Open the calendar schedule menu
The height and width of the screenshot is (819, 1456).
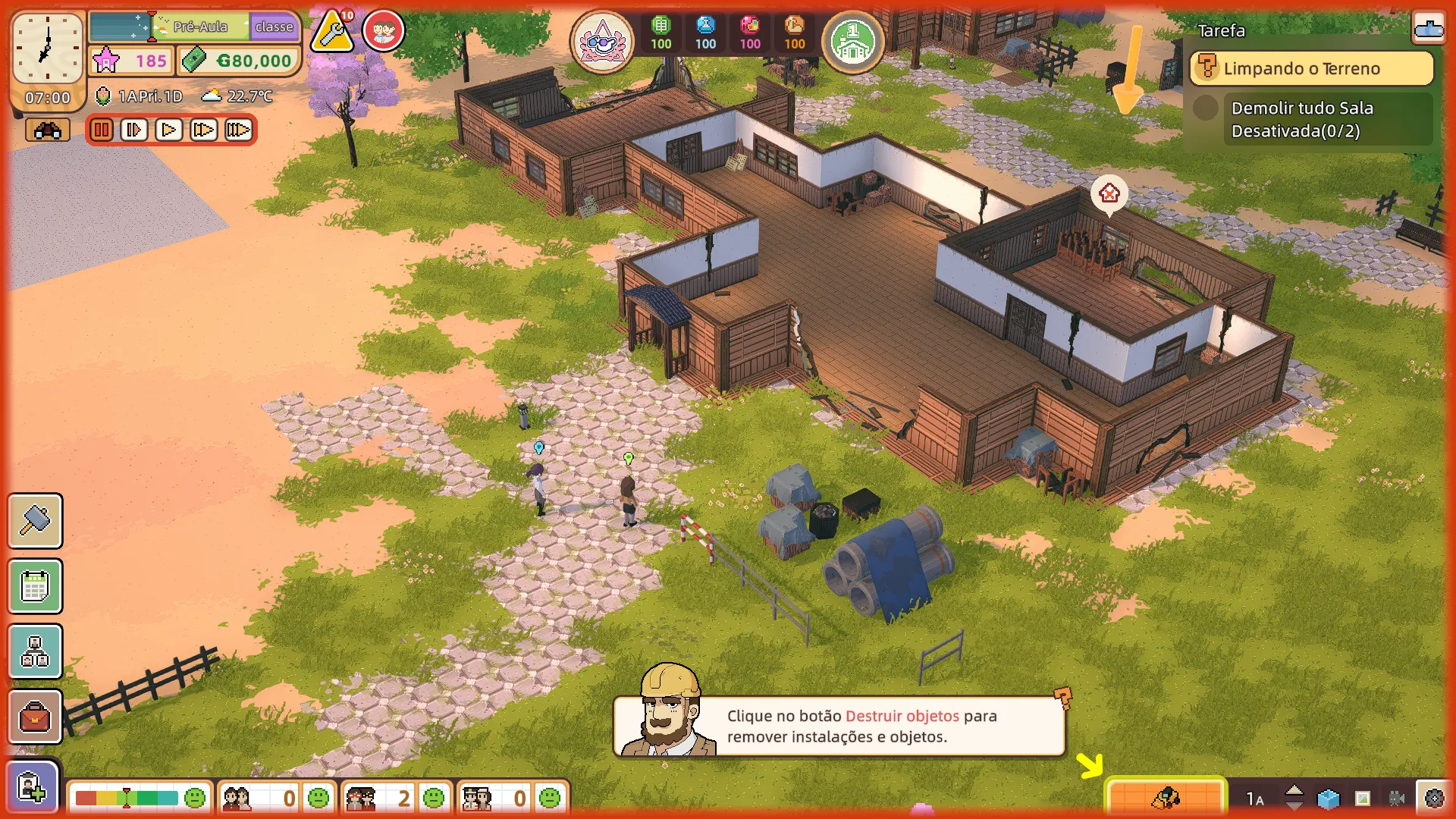35,586
